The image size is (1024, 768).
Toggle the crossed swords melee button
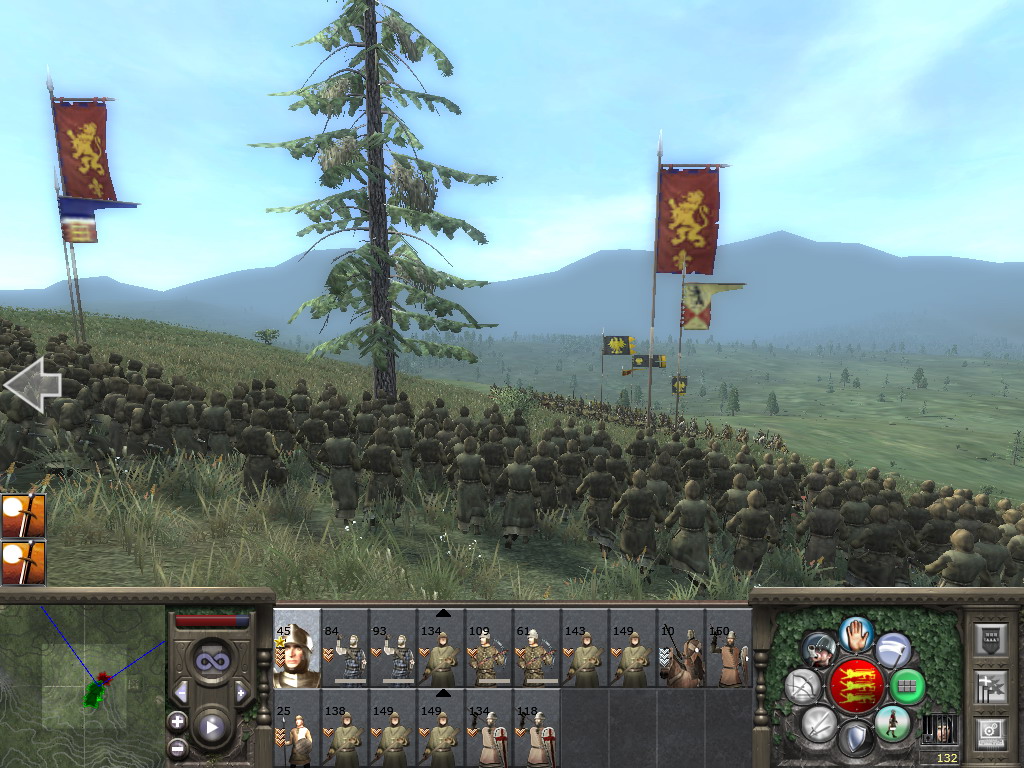[x=819, y=723]
